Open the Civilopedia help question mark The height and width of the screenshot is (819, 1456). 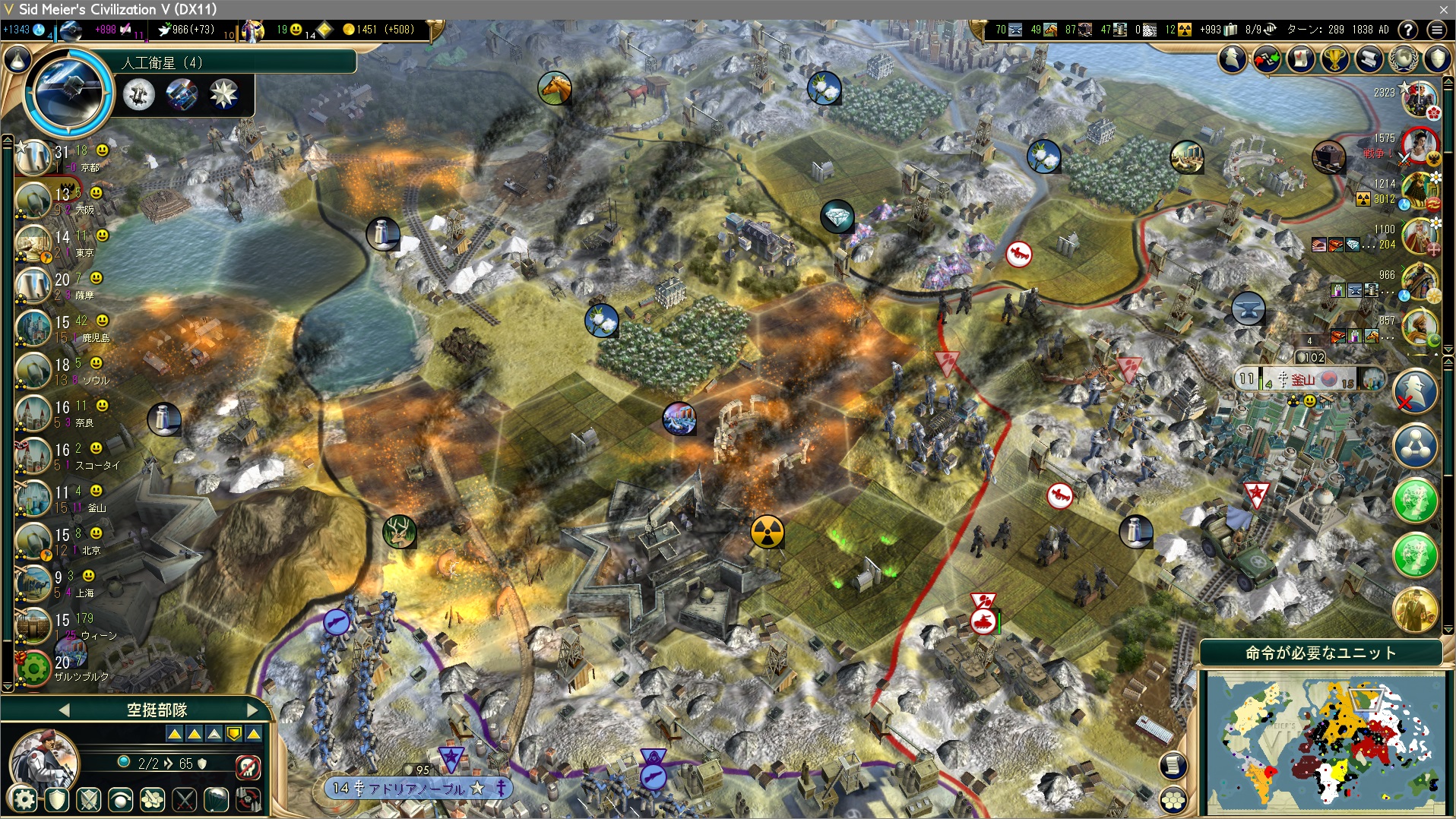pos(1408,30)
